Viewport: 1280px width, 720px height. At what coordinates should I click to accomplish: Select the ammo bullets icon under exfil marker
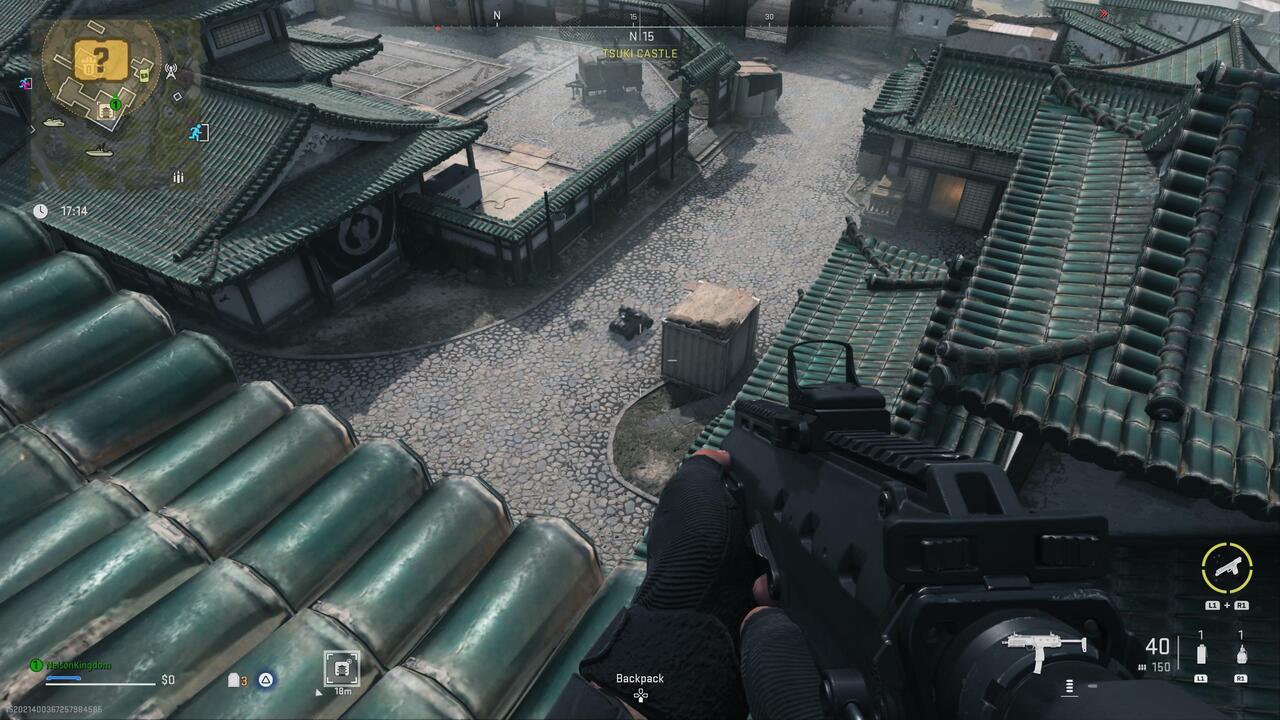[x=177, y=176]
